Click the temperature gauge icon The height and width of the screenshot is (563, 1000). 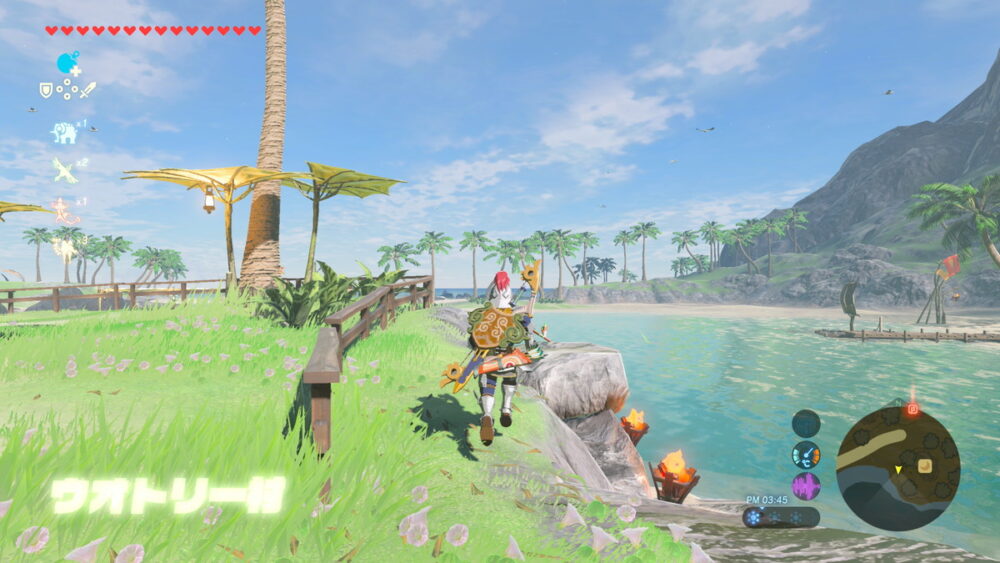[x=806, y=455]
